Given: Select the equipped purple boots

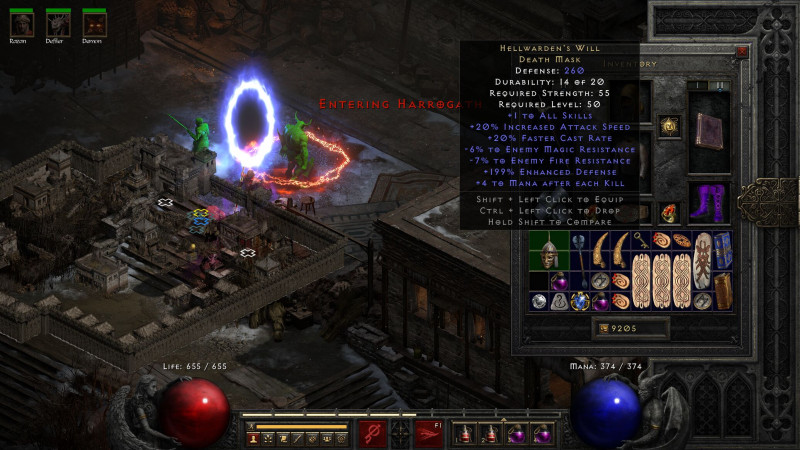Looking at the screenshot, I should click(x=710, y=201).
